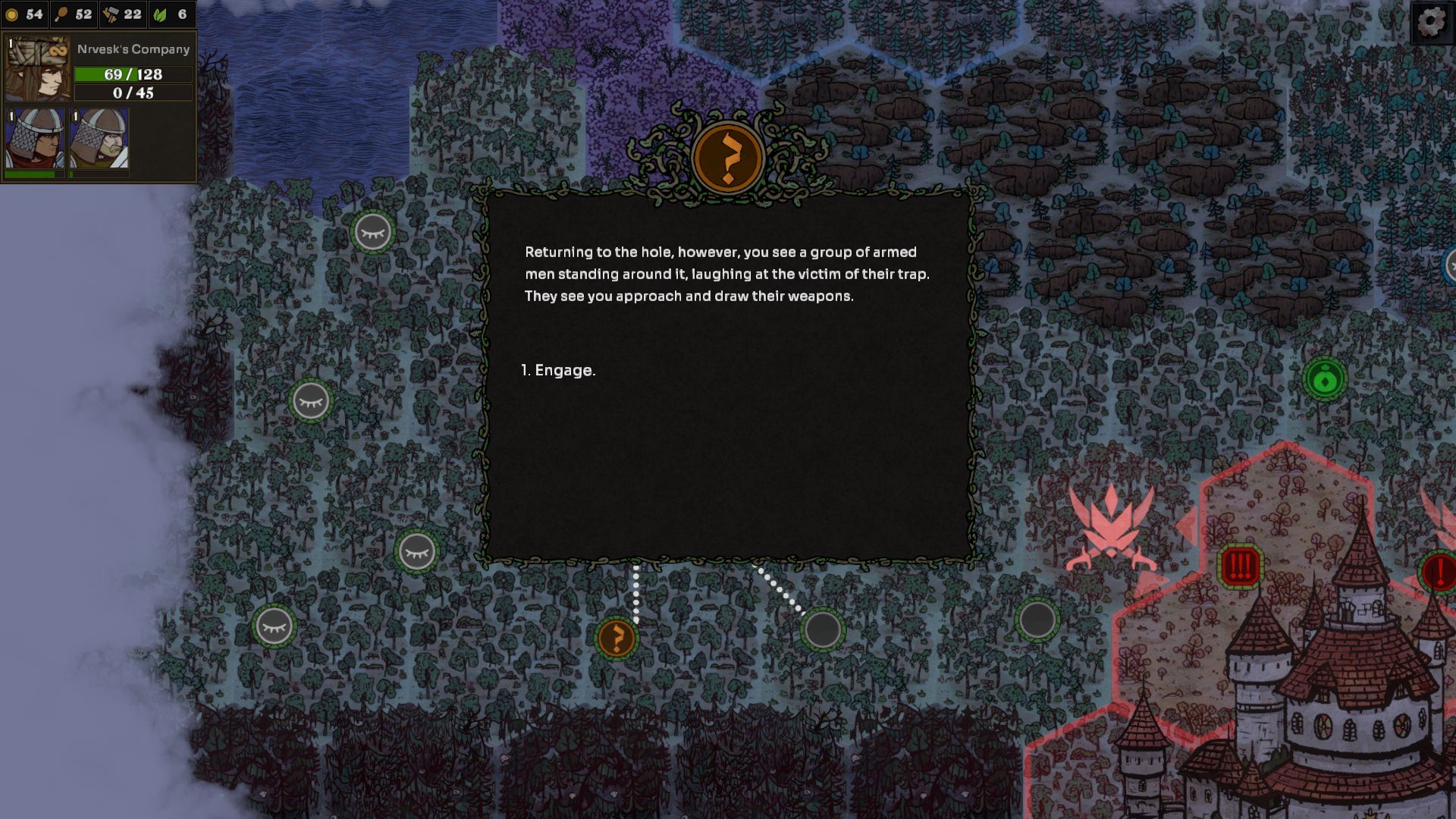Open the settings gear menu

tap(1431, 22)
